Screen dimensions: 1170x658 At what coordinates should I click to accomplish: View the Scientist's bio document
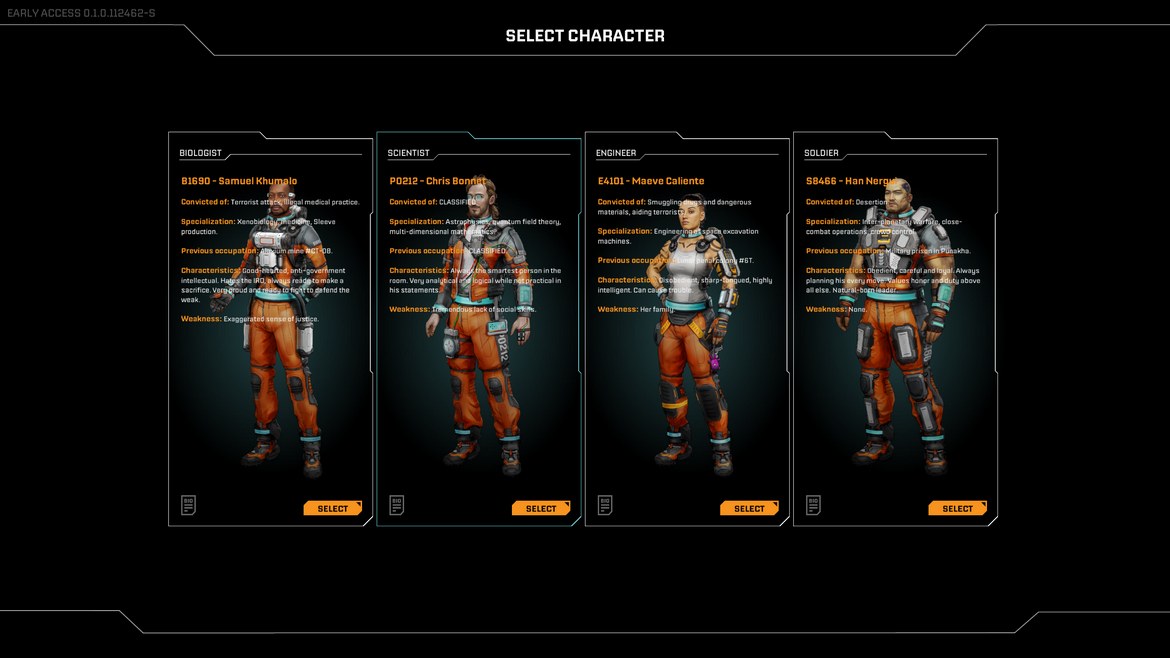pyautogui.click(x=396, y=505)
